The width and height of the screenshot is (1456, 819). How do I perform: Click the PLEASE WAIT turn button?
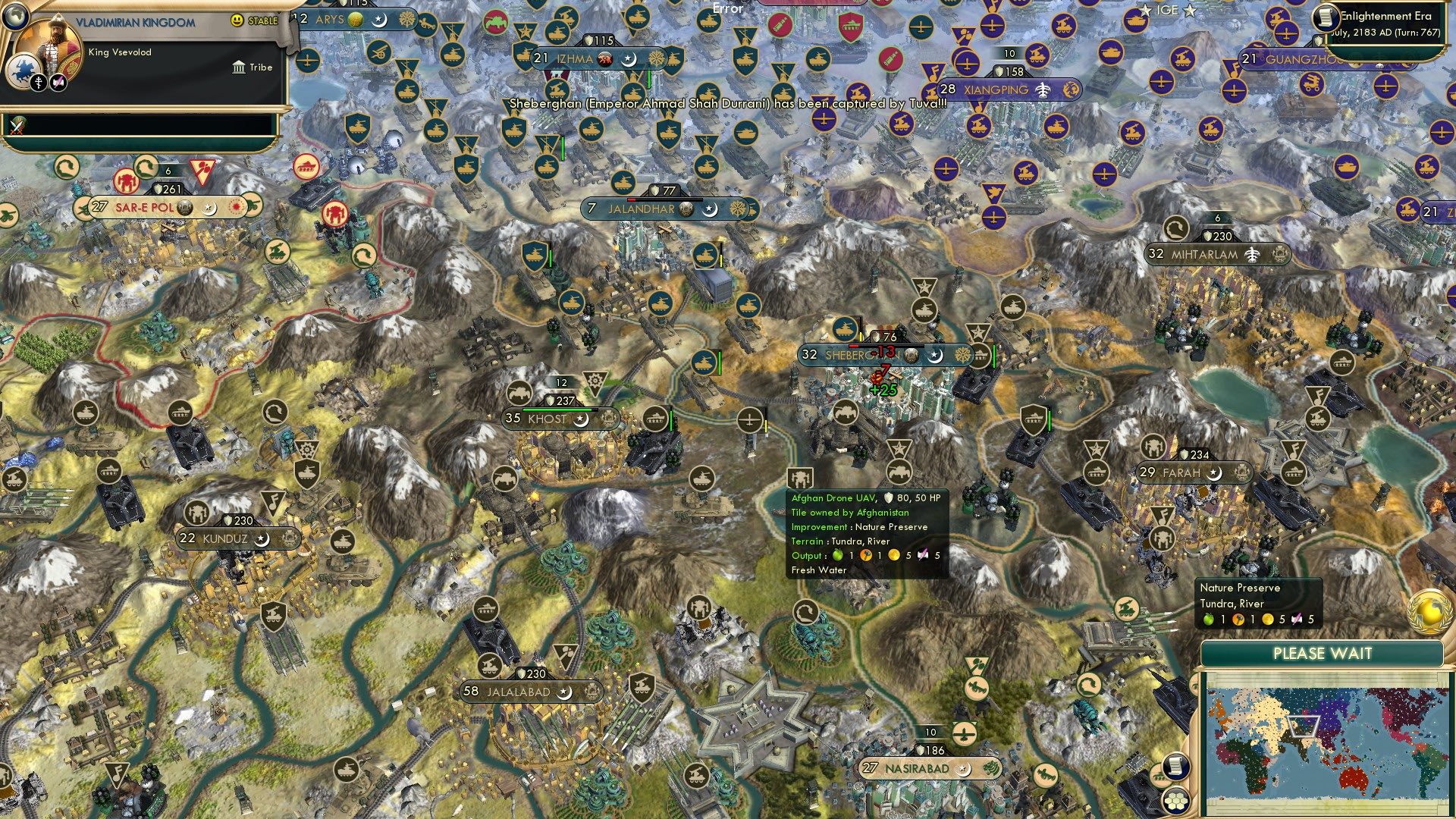coord(1323,653)
